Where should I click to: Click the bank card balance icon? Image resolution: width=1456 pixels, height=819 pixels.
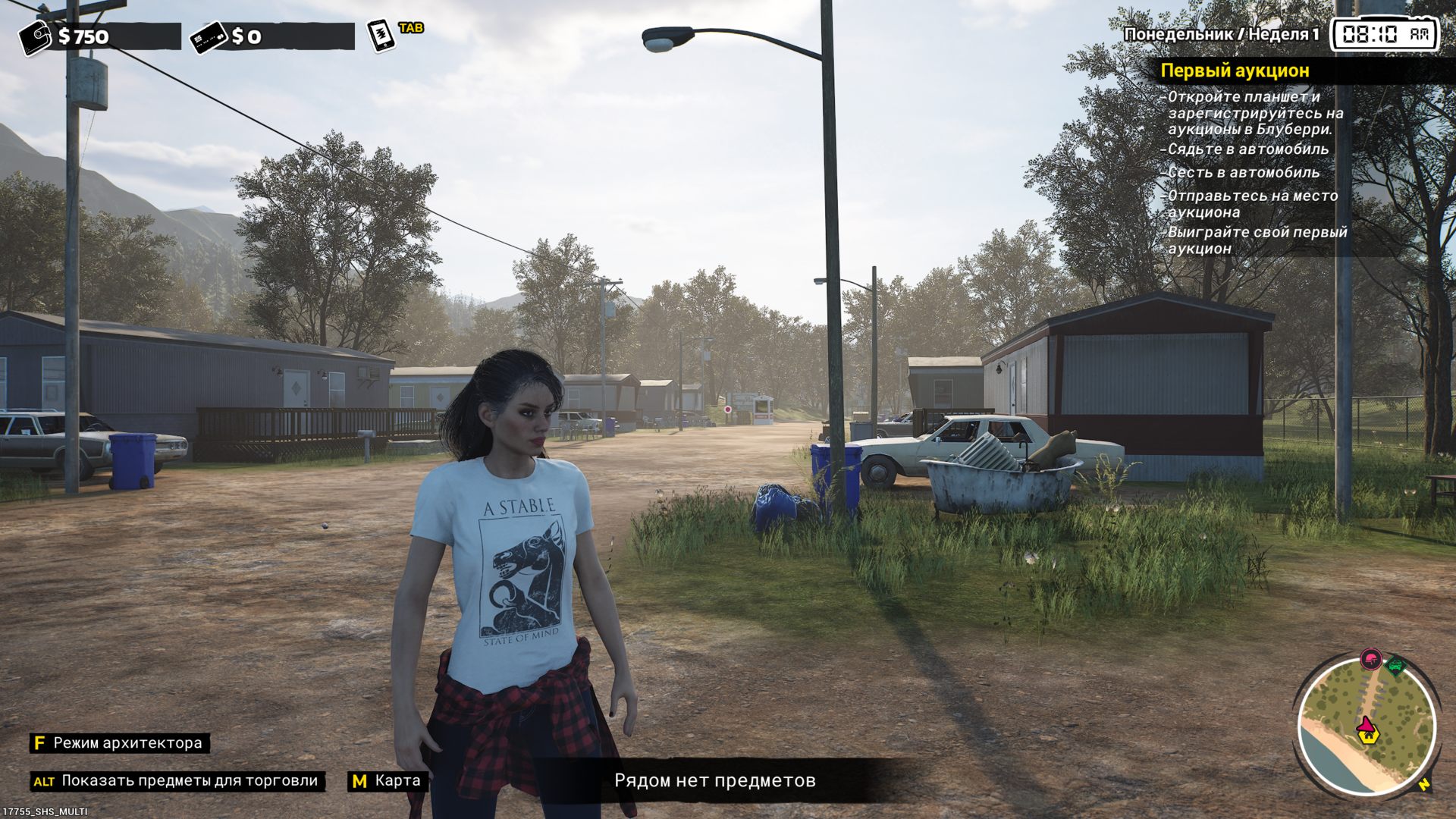[x=209, y=36]
